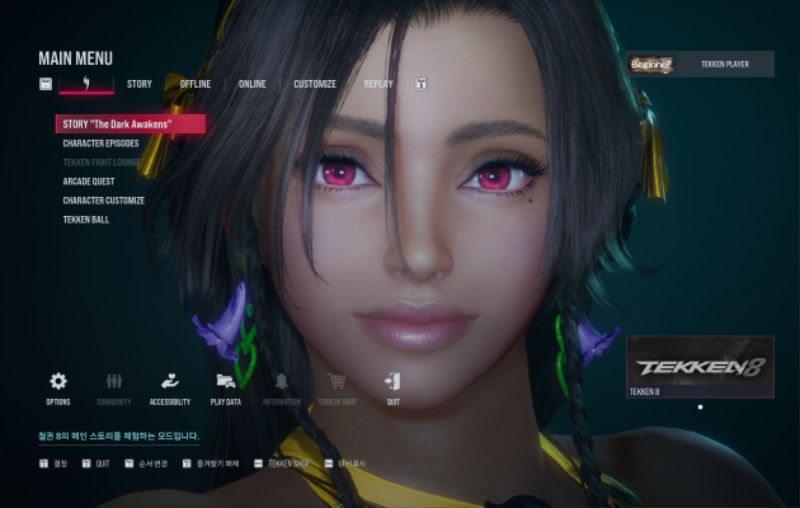Select TEKKEN BALL mode

pyautogui.click(x=86, y=219)
